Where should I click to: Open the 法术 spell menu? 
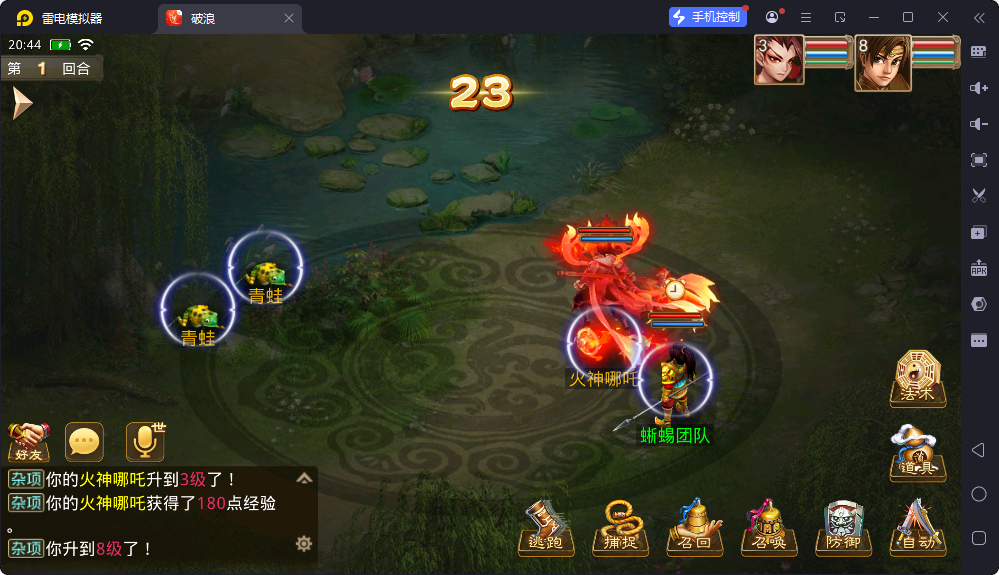click(x=917, y=378)
